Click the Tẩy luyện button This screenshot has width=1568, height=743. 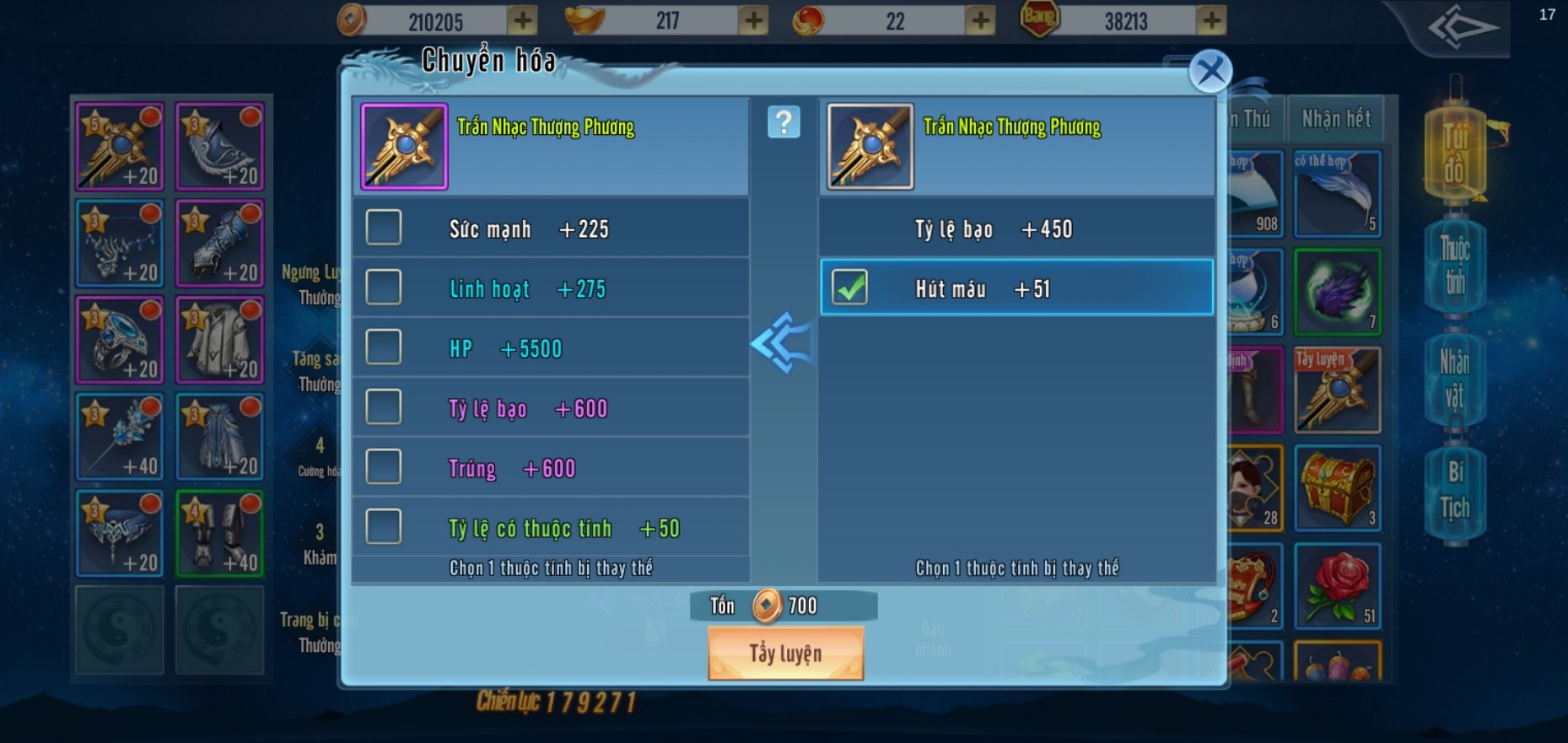[x=785, y=654]
